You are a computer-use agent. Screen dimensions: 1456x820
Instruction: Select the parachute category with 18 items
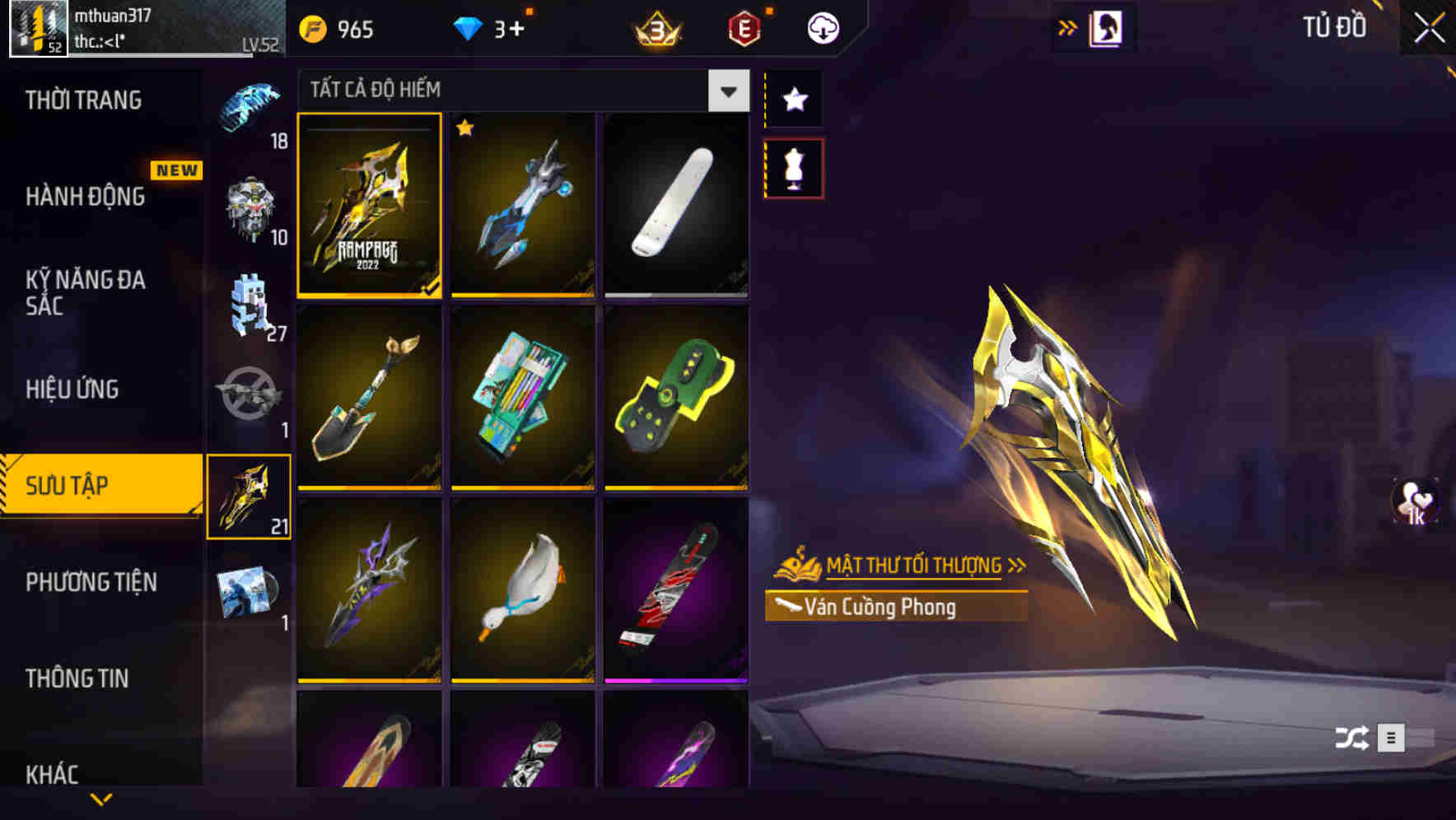(x=247, y=107)
